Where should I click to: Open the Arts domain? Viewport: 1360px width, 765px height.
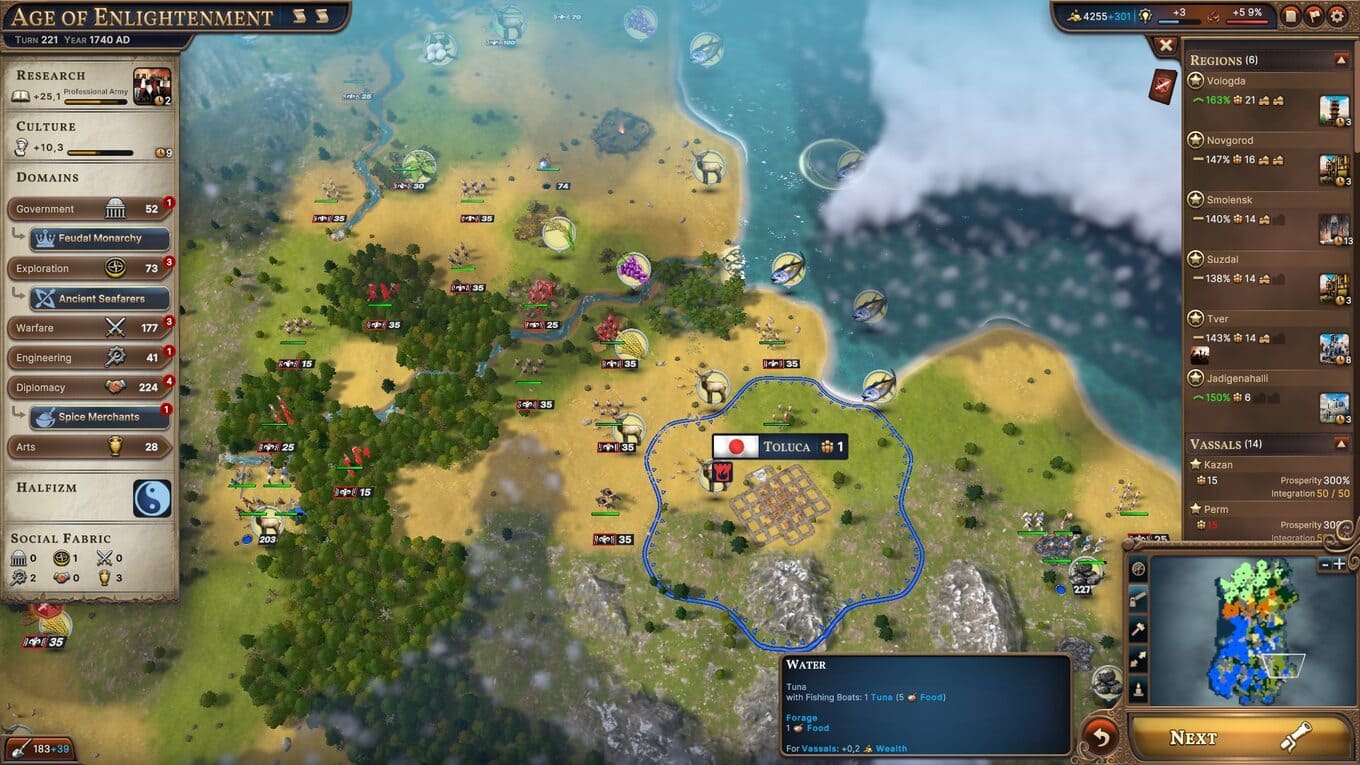(88, 447)
